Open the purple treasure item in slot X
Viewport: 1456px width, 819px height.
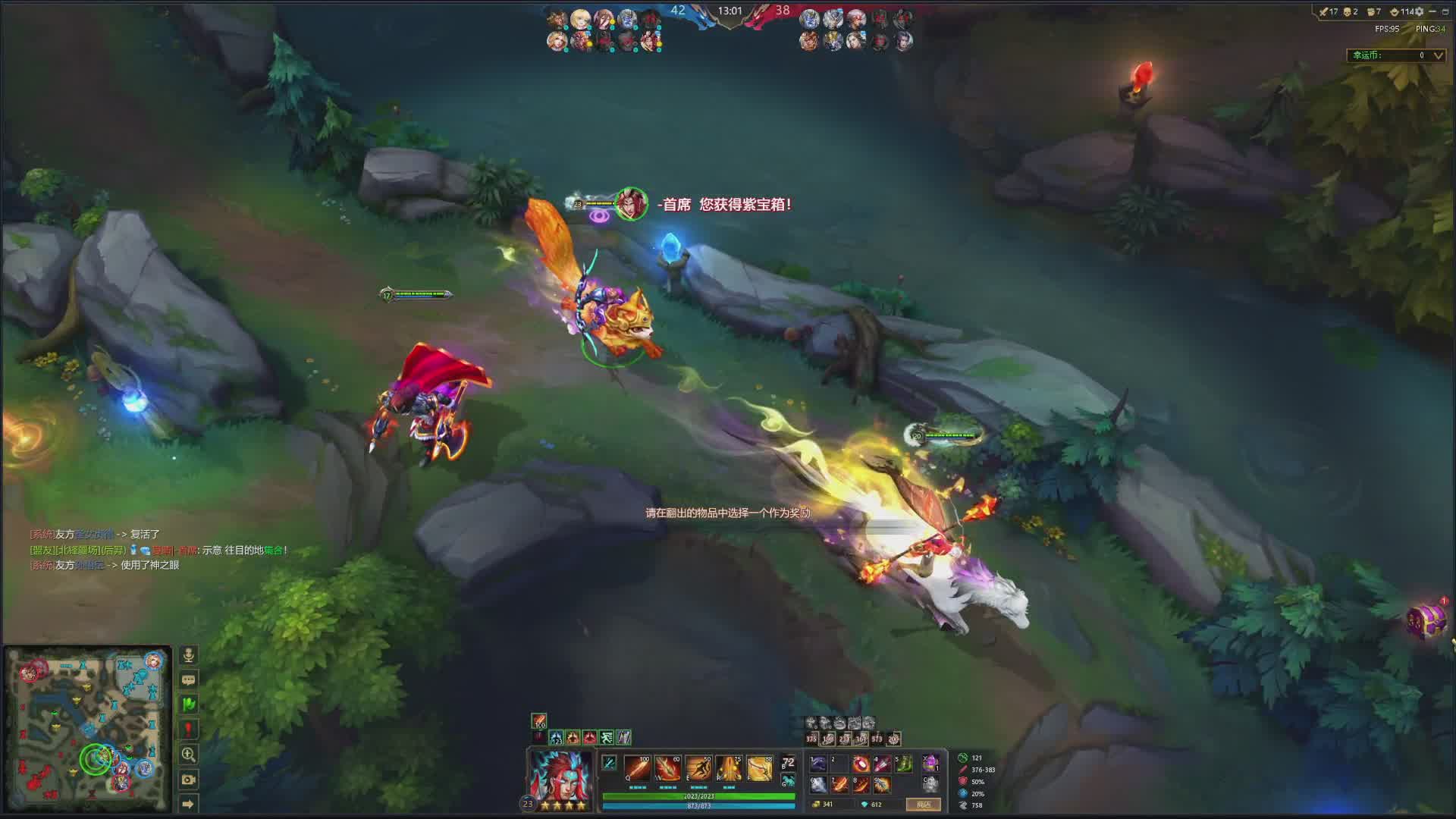930,763
